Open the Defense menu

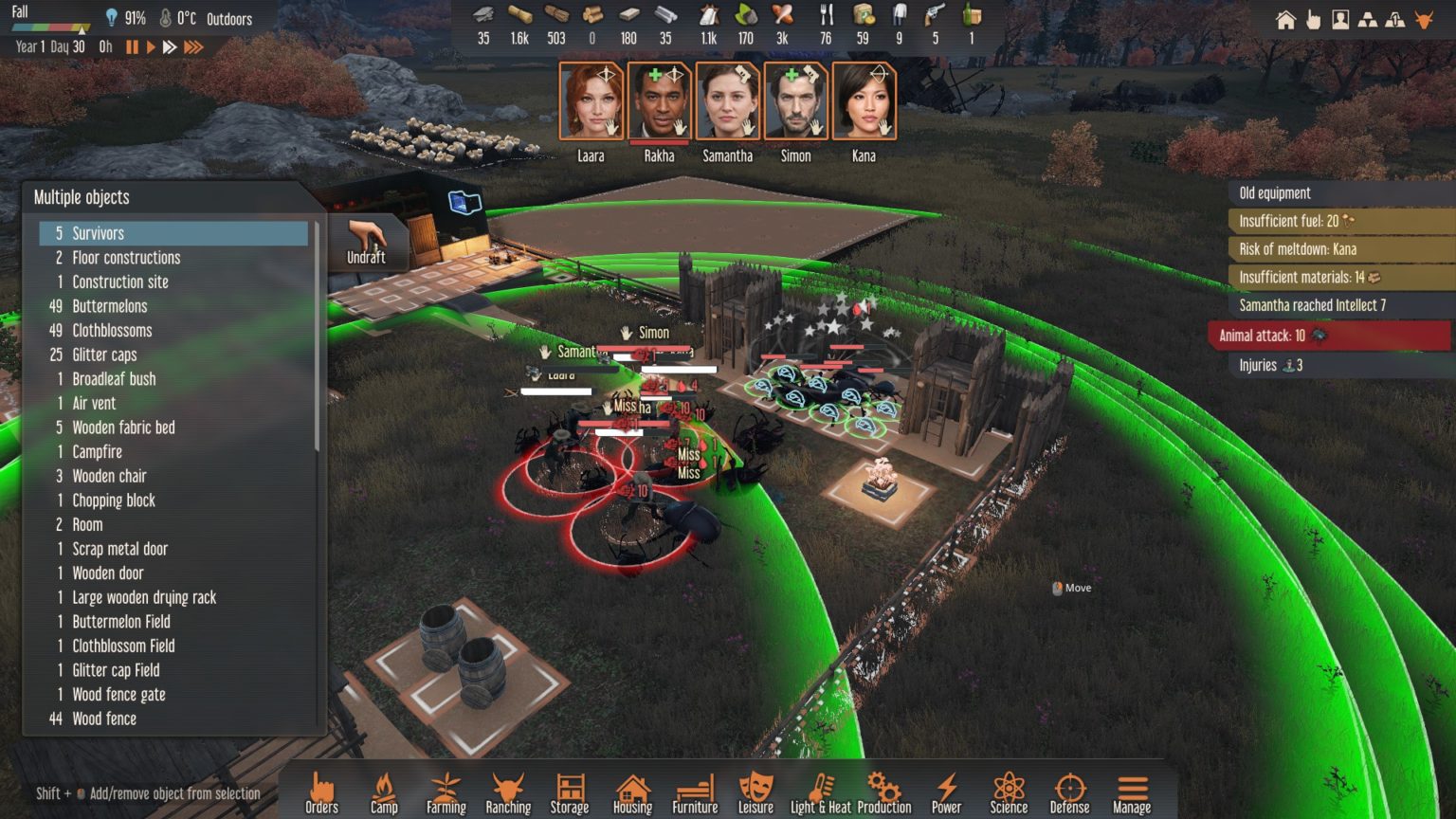click(1069, 792)
